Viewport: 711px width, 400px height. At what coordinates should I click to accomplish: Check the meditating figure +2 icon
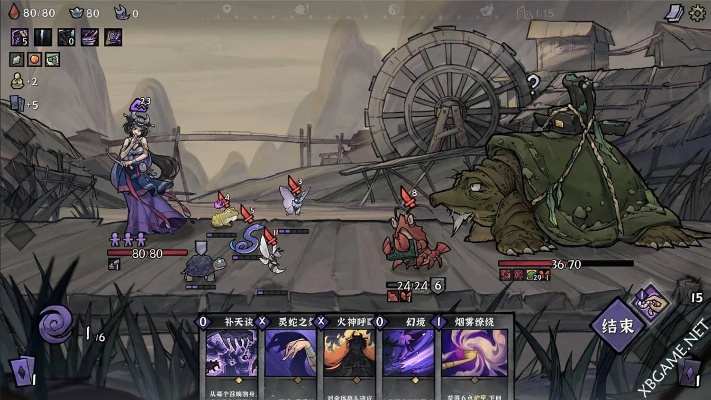coord(16,82)
